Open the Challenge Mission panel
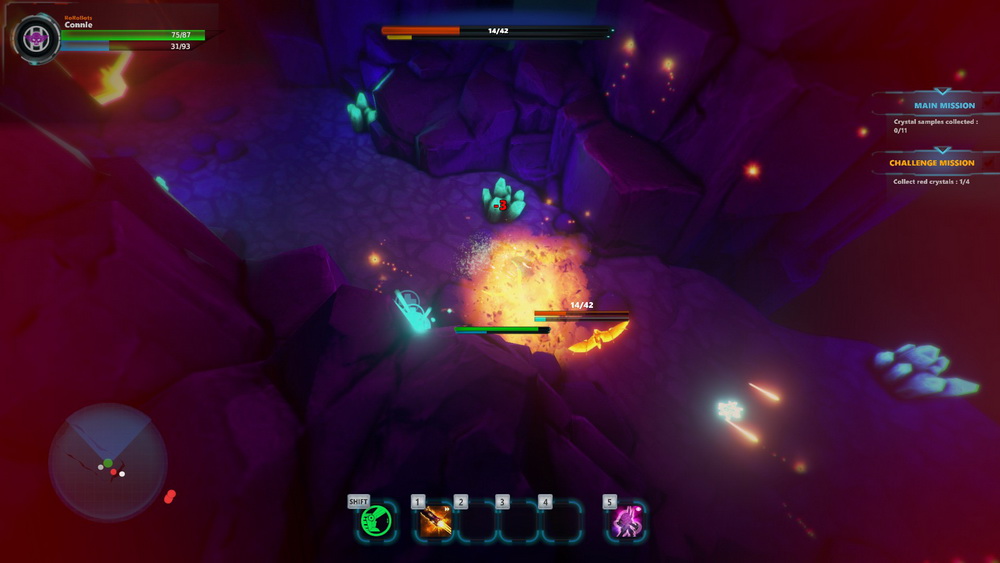Viewport: 1000px width, 563px height. pyautogui.click(x=931, y=163)
